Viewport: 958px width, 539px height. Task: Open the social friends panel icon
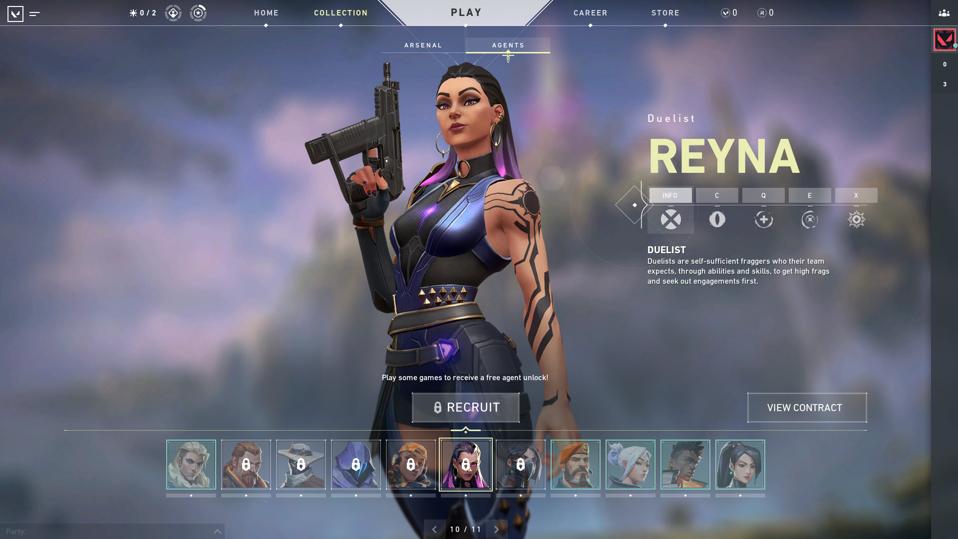click(x=944, y=13)
